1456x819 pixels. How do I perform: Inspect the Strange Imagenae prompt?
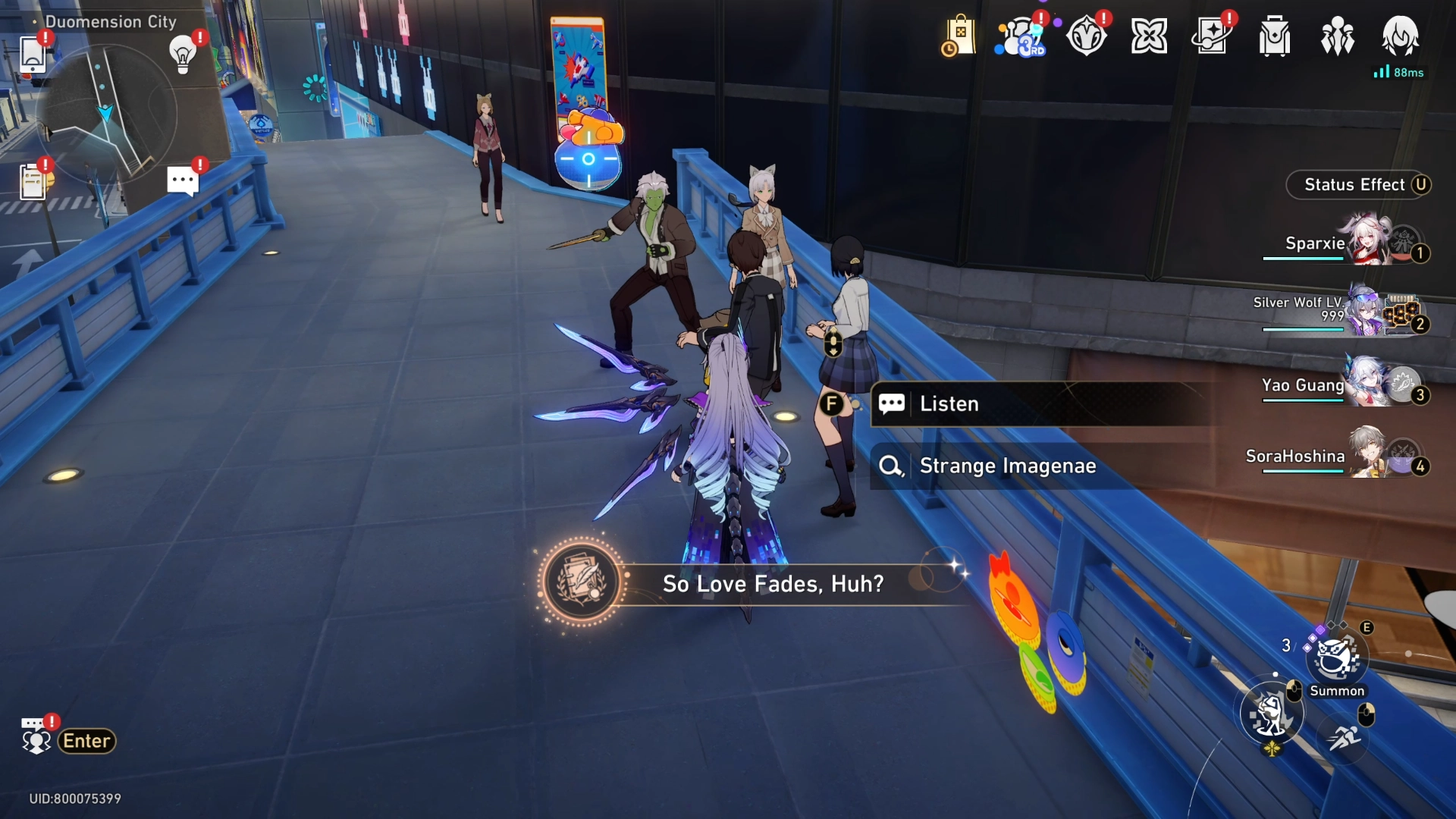click(1007, 466)
